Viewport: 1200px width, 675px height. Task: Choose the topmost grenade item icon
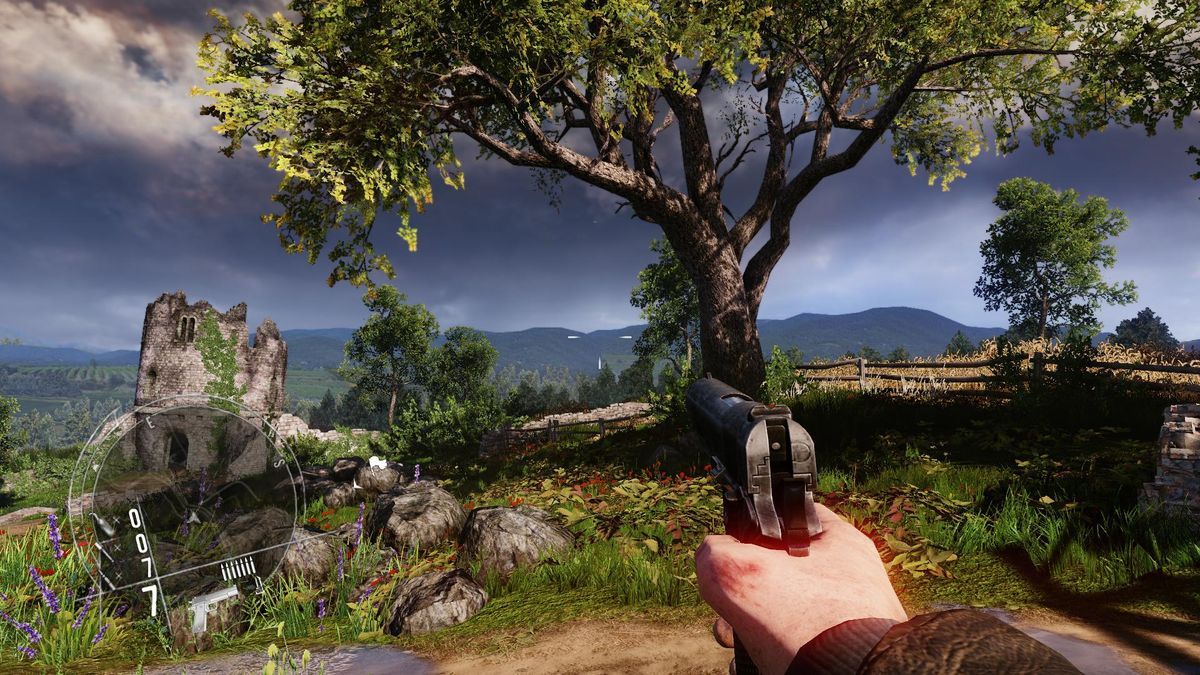pos(102,525)
